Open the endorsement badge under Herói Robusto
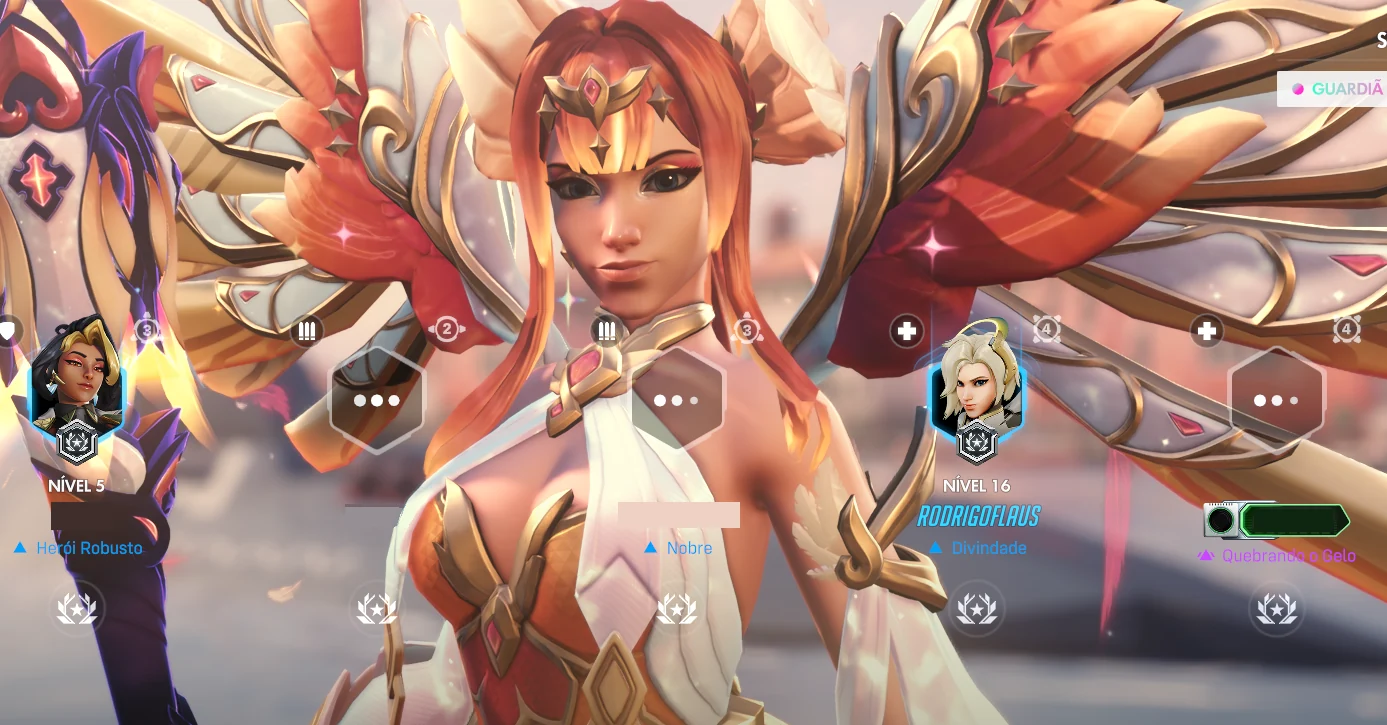 (x=77, y=607)
